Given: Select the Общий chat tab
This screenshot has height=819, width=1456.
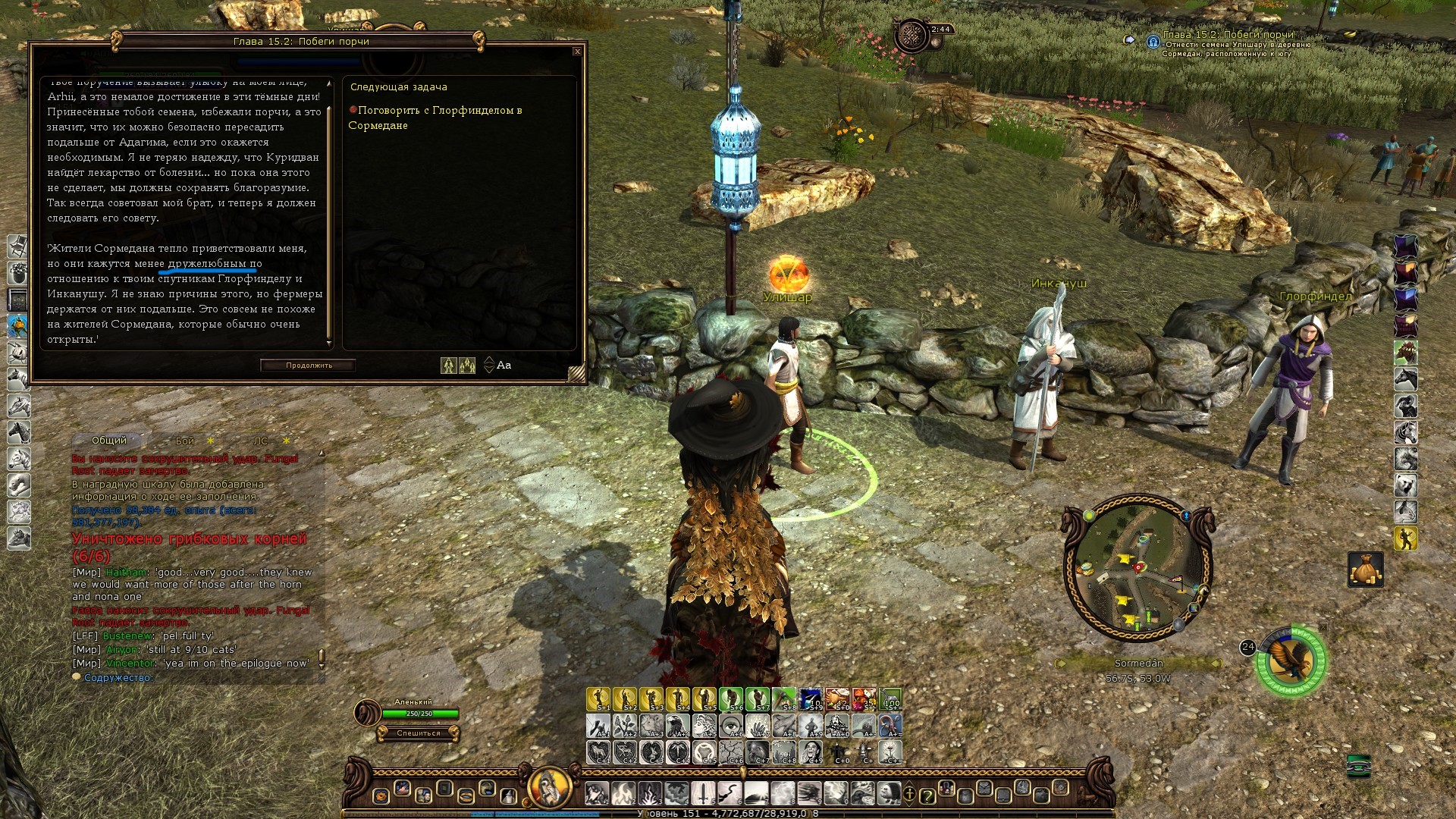Looking at the screenshot, I should click(x=109, y=441).
